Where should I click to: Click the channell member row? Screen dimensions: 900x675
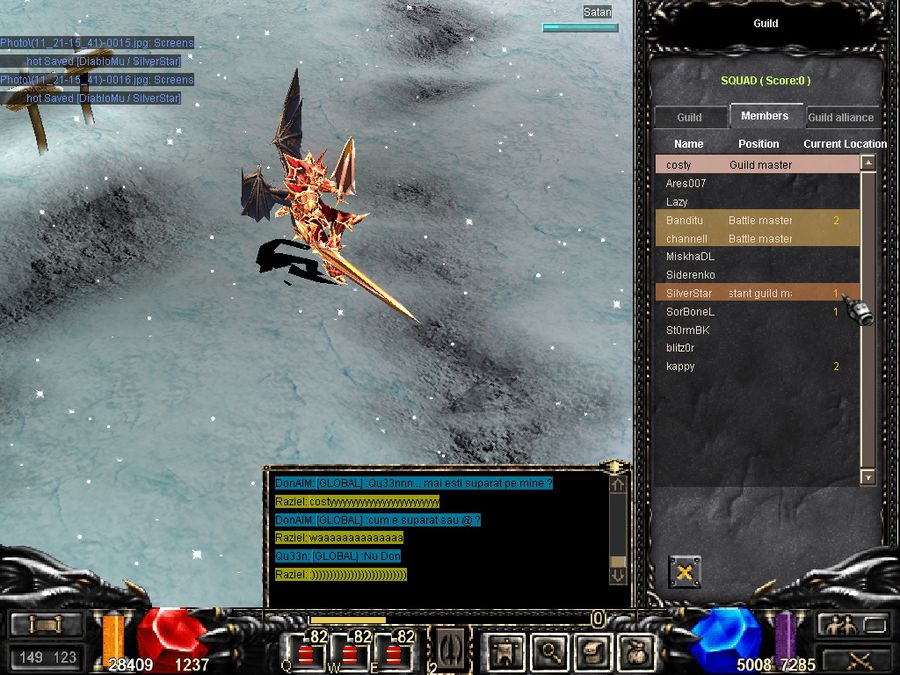(756, 239)
